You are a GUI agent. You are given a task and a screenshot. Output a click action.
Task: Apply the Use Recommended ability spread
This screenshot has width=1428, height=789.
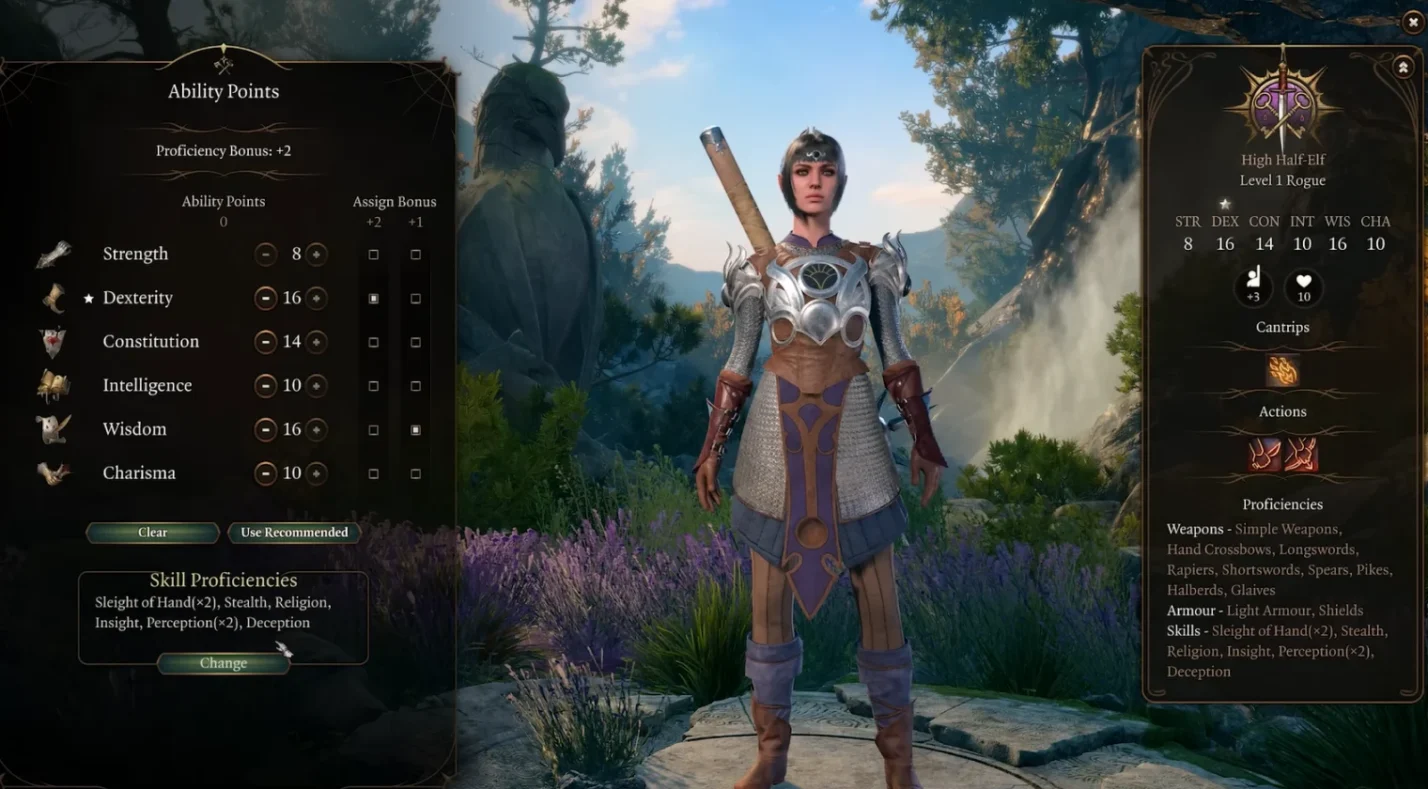click(294, 533)
